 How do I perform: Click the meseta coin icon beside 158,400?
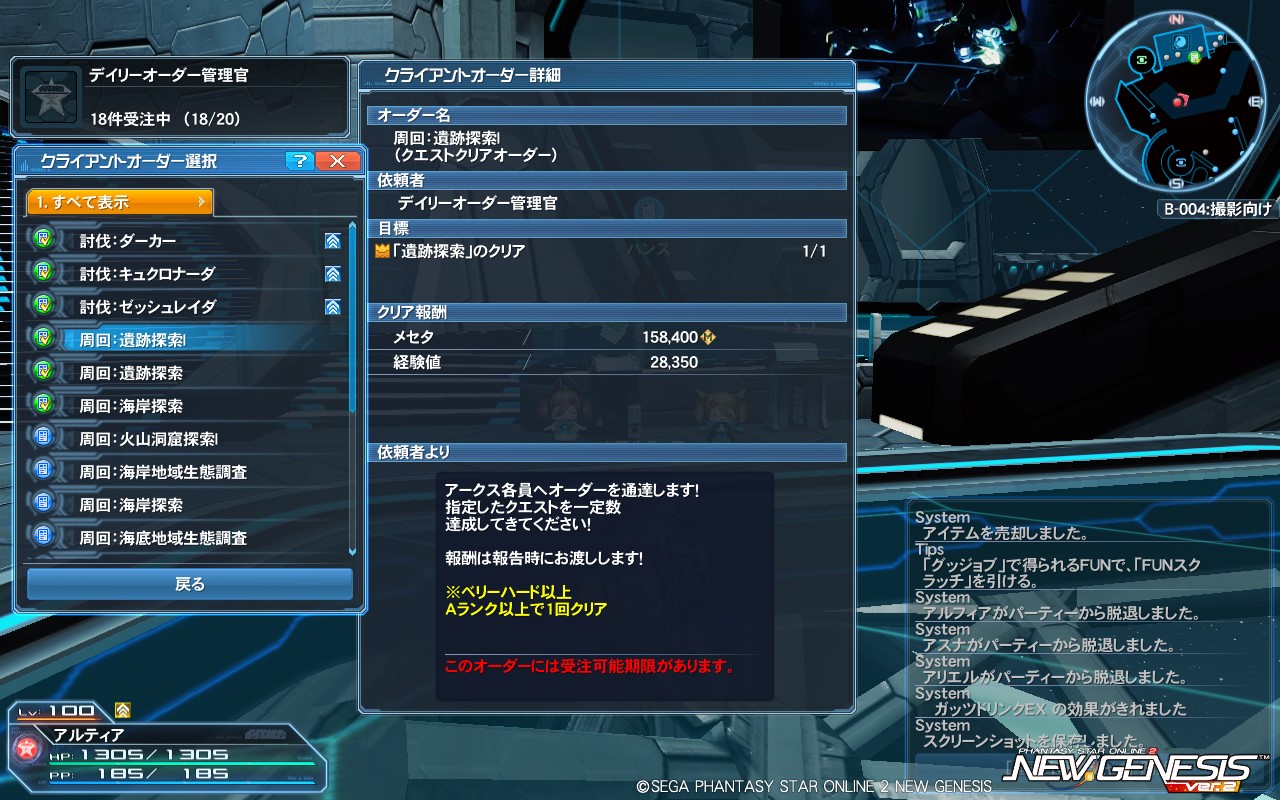[708, 337]
